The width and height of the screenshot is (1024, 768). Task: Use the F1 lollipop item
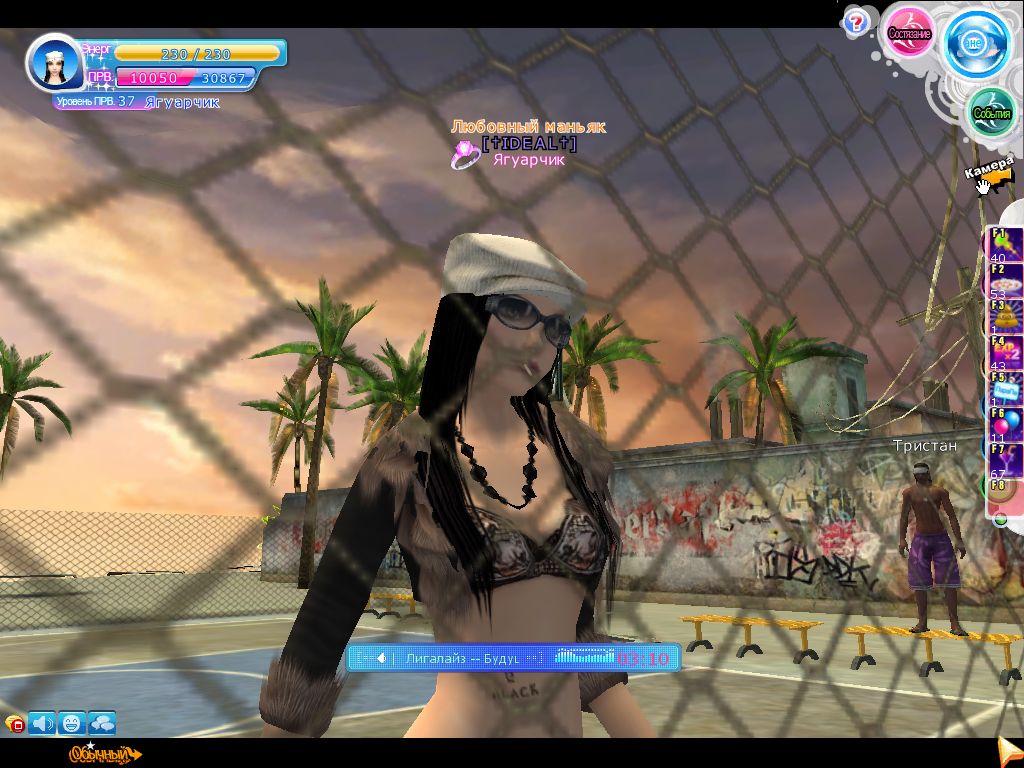pyautogui.click(x=1005, y=244)
